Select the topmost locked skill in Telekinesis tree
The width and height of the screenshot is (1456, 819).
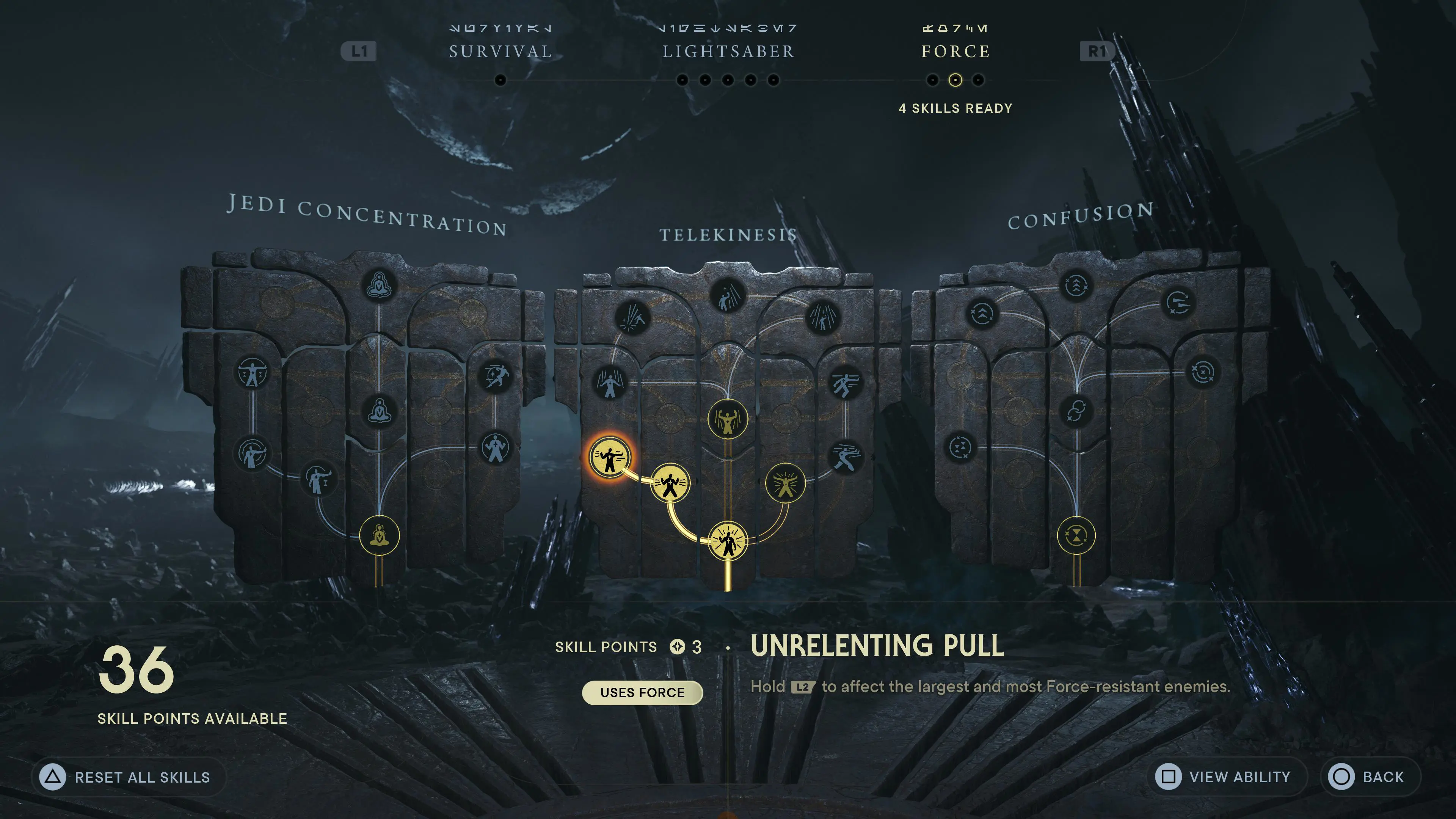[728, 296]
